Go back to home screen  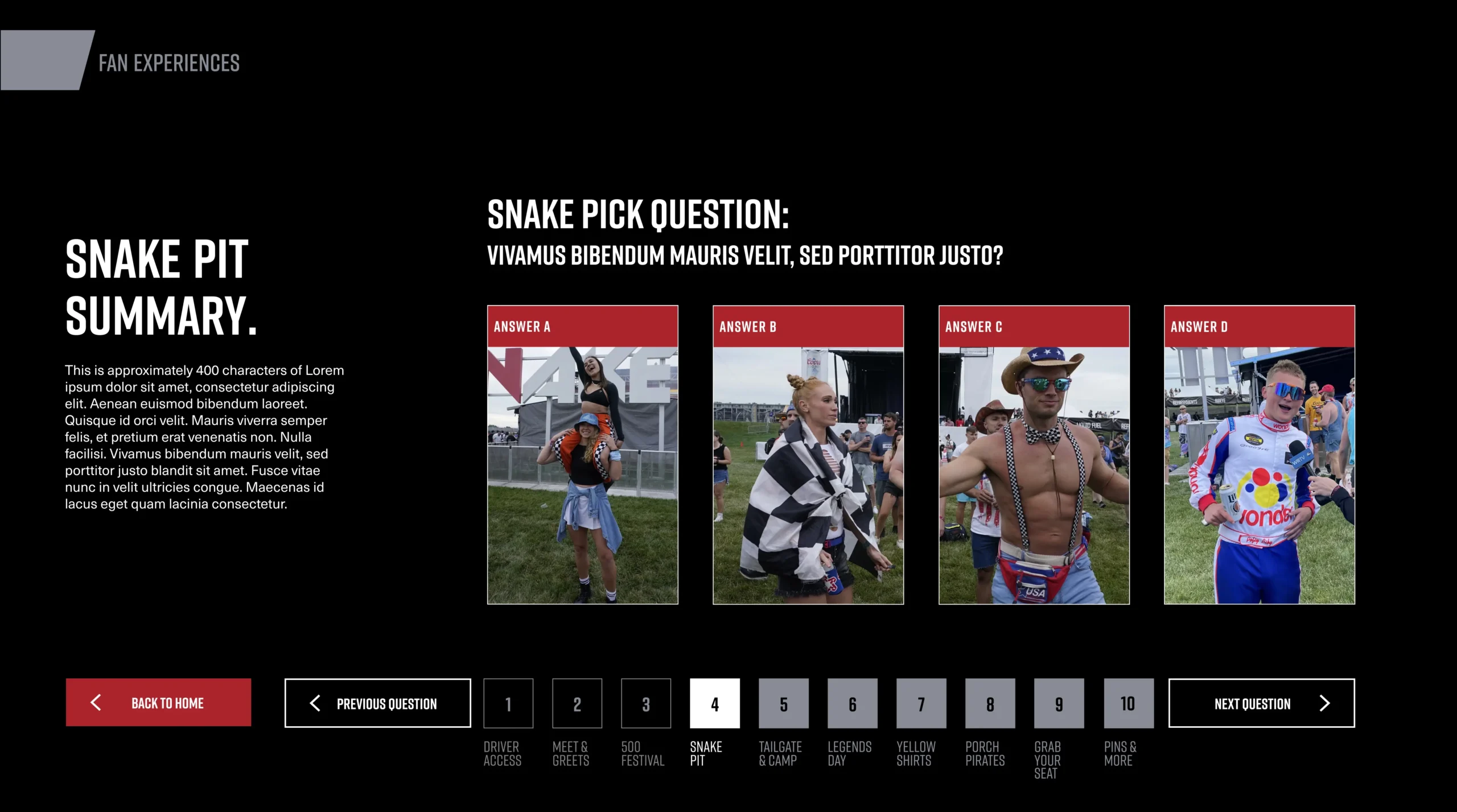click(158, 702)
